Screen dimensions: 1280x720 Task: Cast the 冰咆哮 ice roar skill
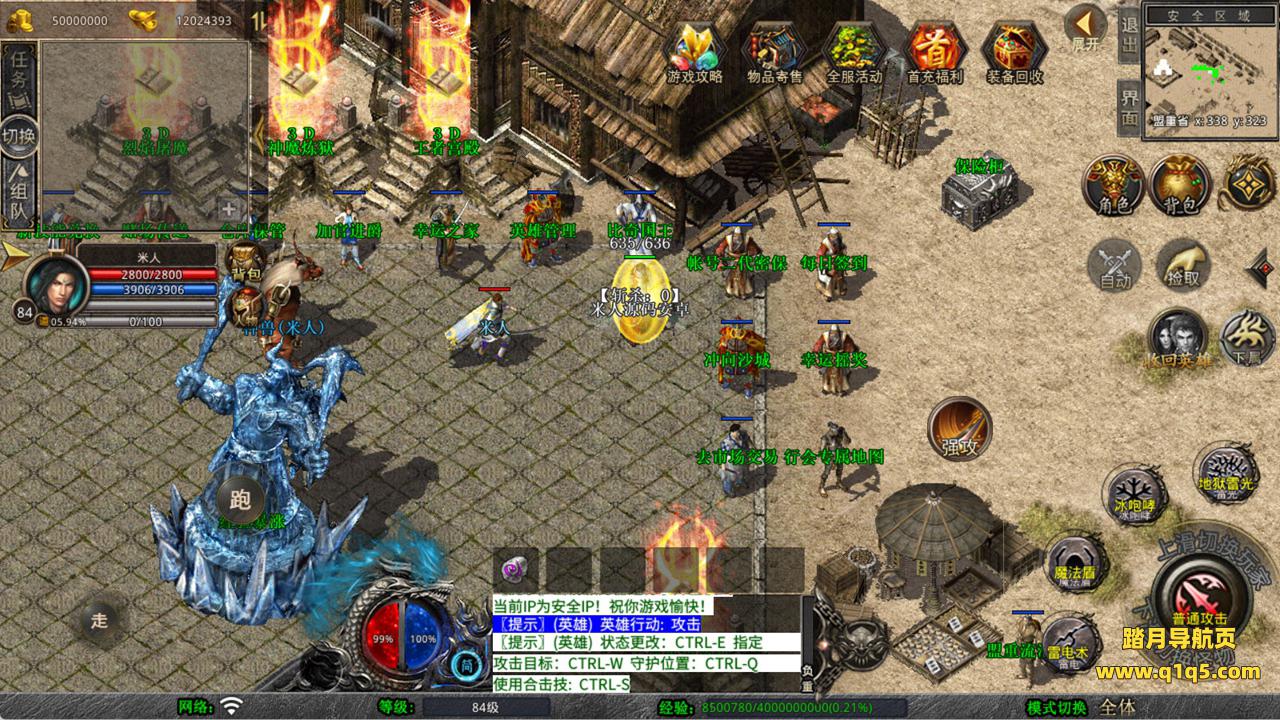1135,494
